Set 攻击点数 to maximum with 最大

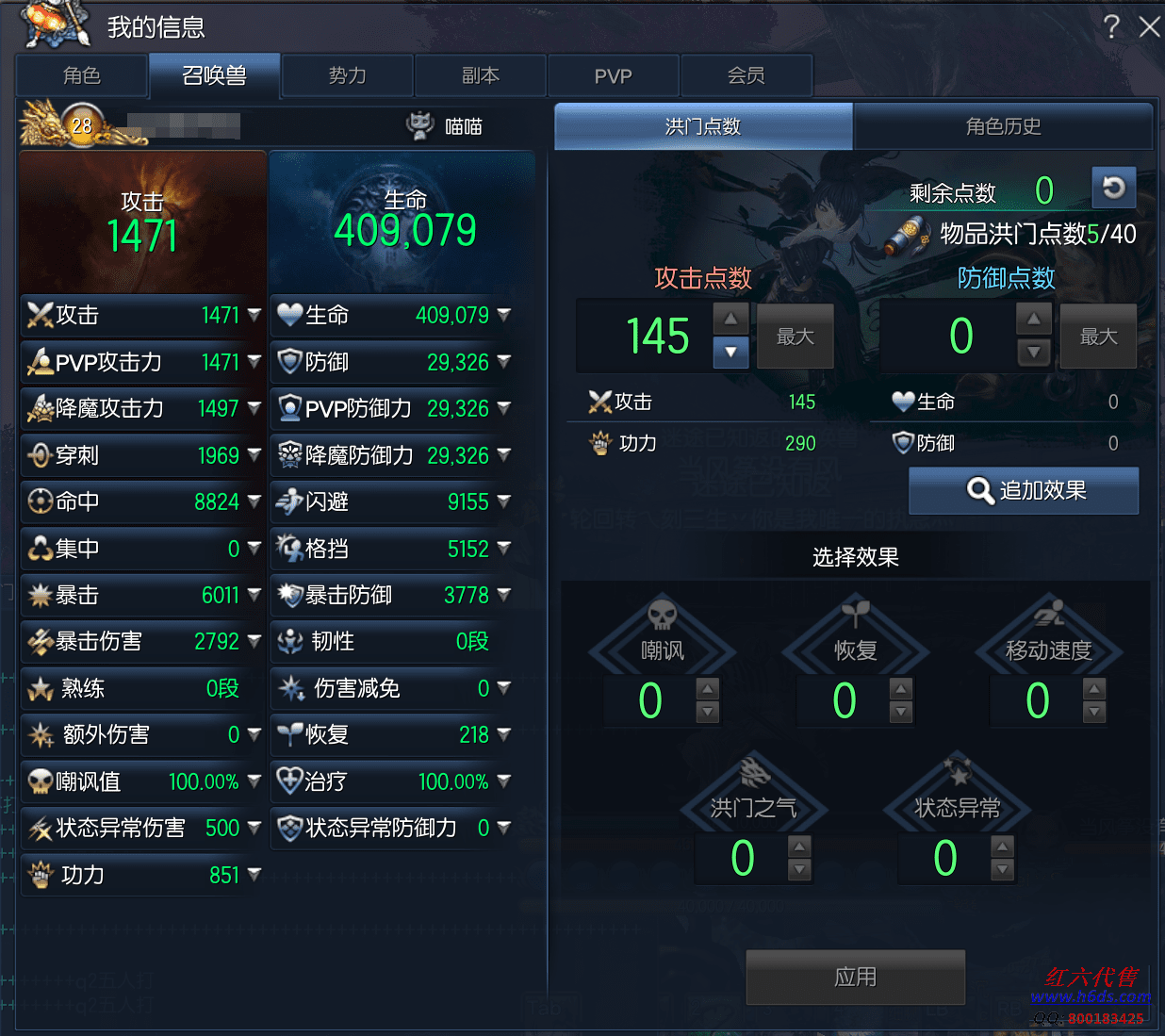pos(795,337)
